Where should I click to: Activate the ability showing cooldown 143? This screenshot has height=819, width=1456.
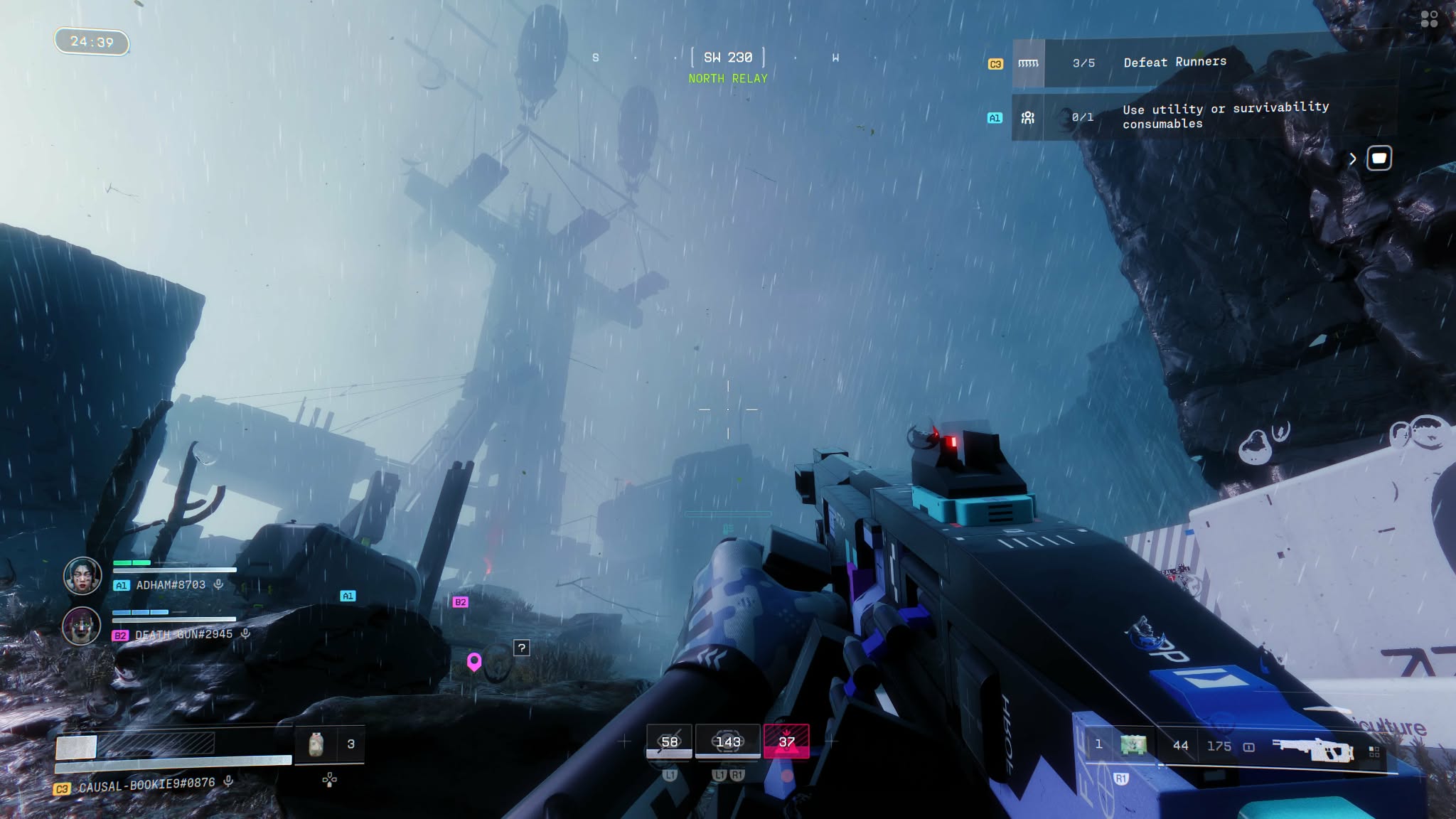(728, 742)
